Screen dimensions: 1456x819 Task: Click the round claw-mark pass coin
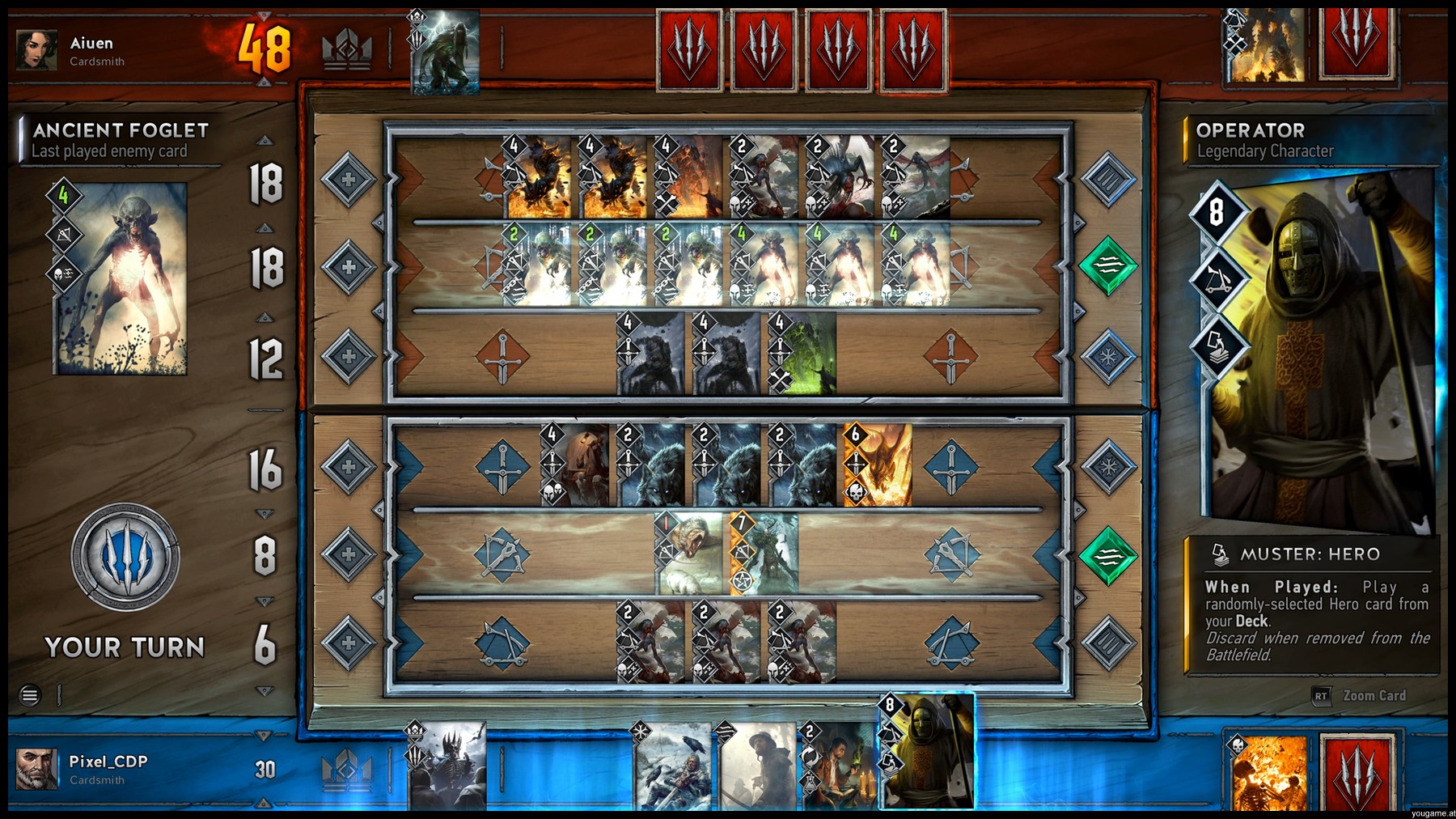[x=125, y=557]
